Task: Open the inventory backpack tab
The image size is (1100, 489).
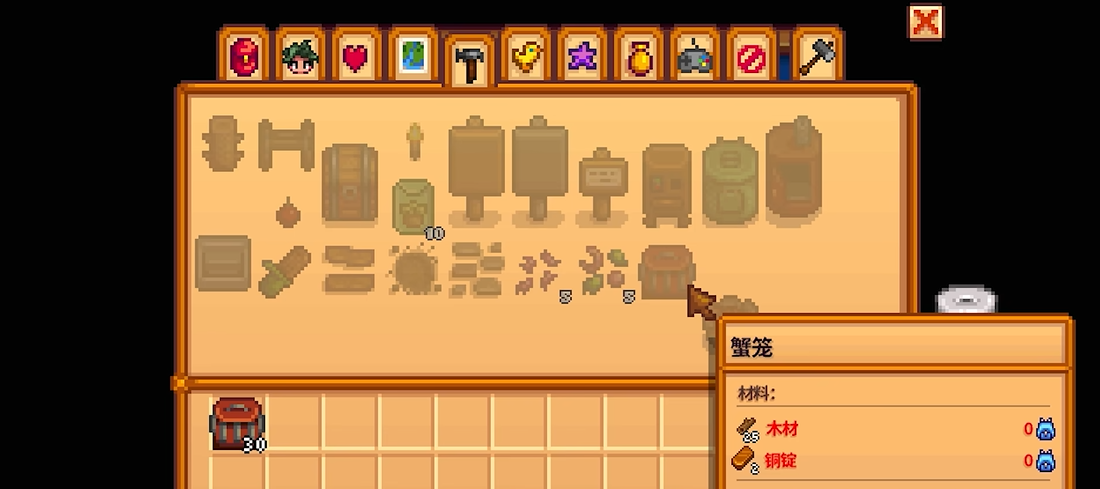Action: (245, 56)
